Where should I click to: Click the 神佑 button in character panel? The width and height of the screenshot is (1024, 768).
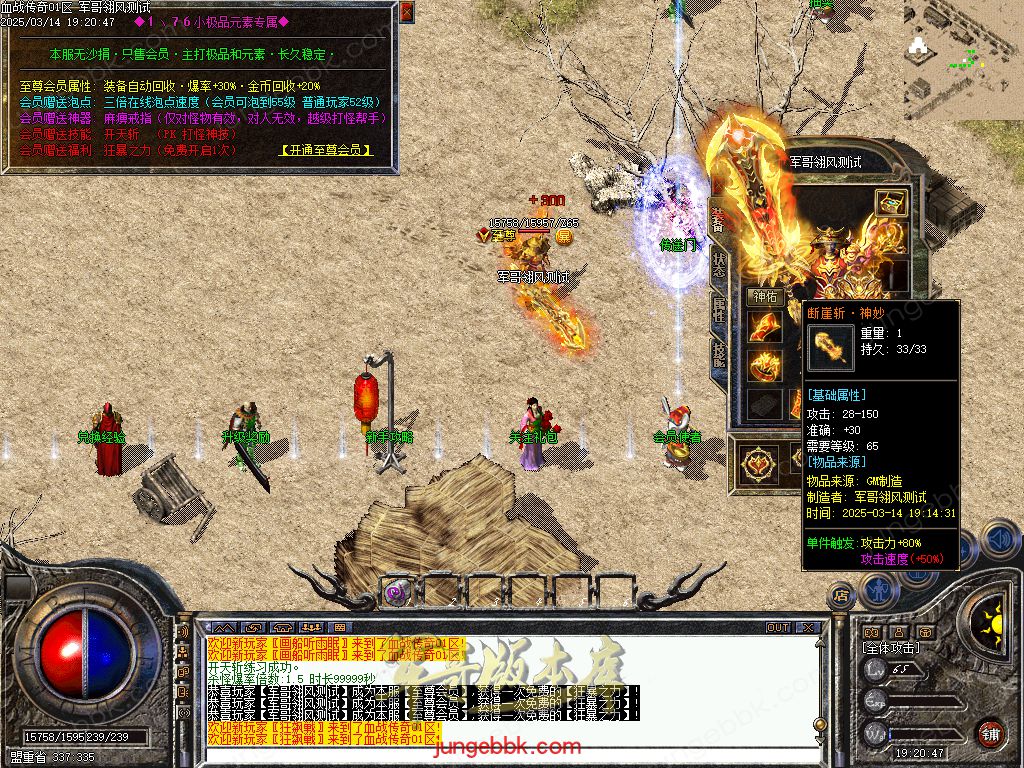coord(765,297)
